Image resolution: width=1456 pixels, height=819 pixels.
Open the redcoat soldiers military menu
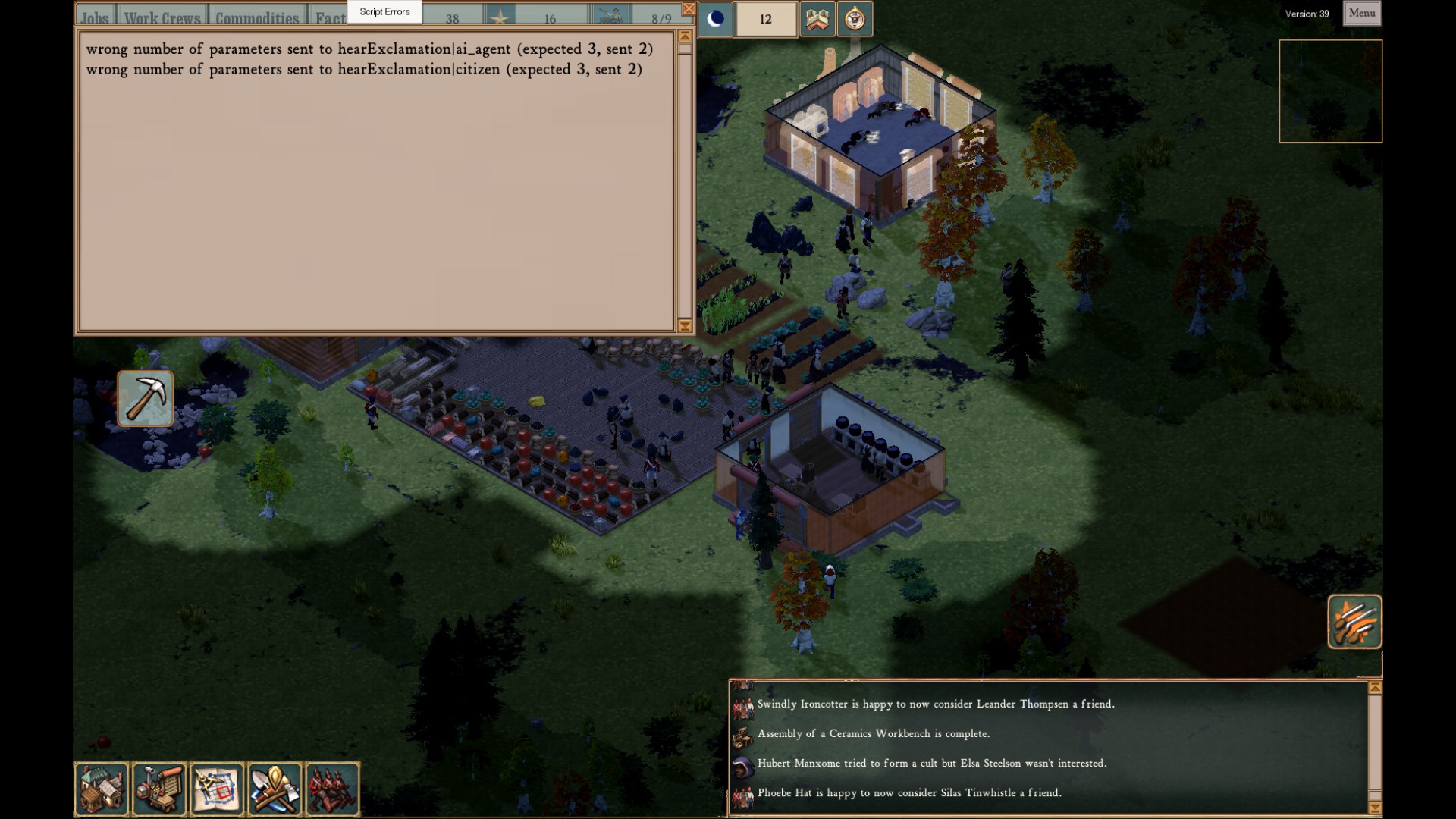point(333,789)
